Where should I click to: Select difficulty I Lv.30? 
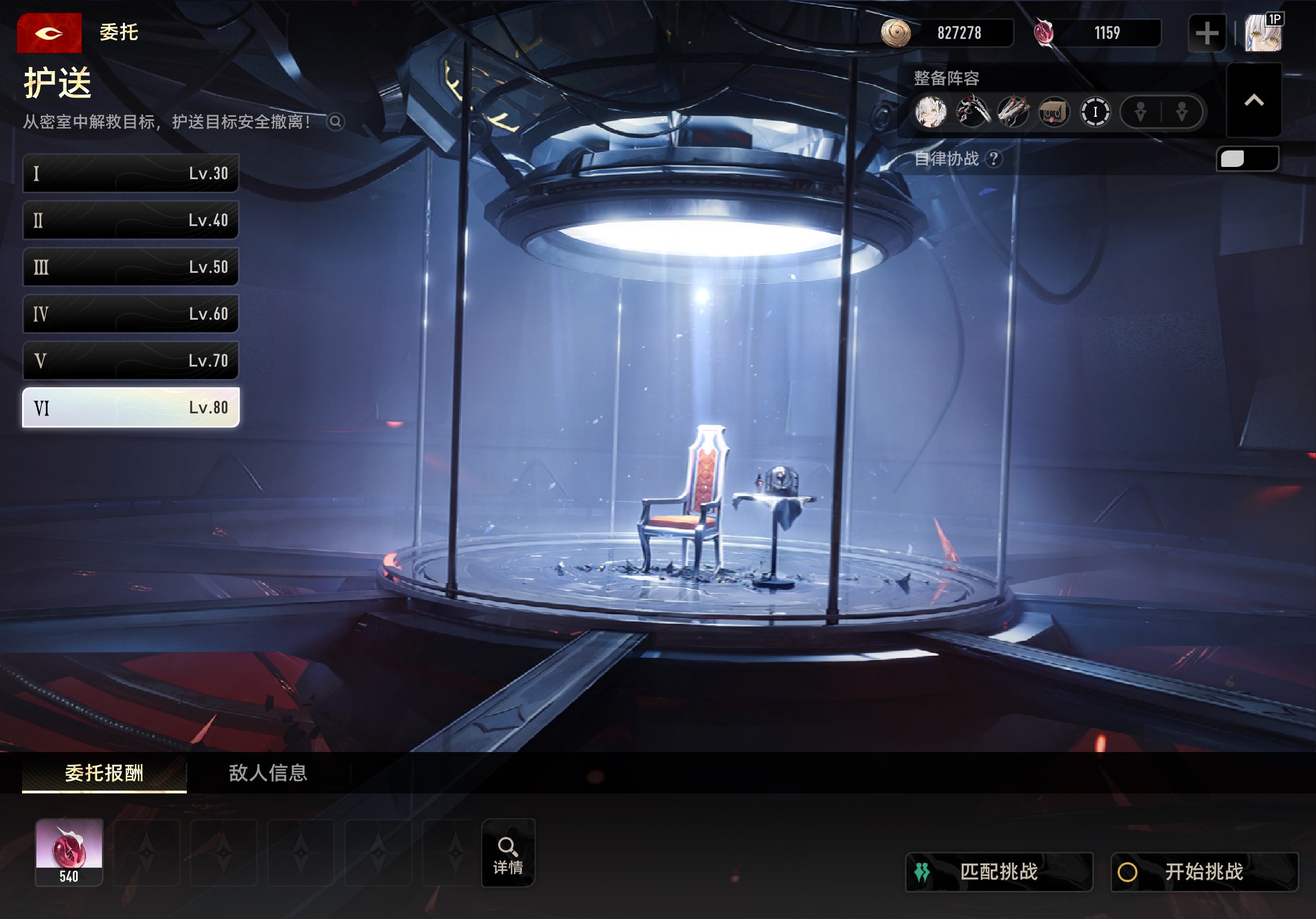131,173
